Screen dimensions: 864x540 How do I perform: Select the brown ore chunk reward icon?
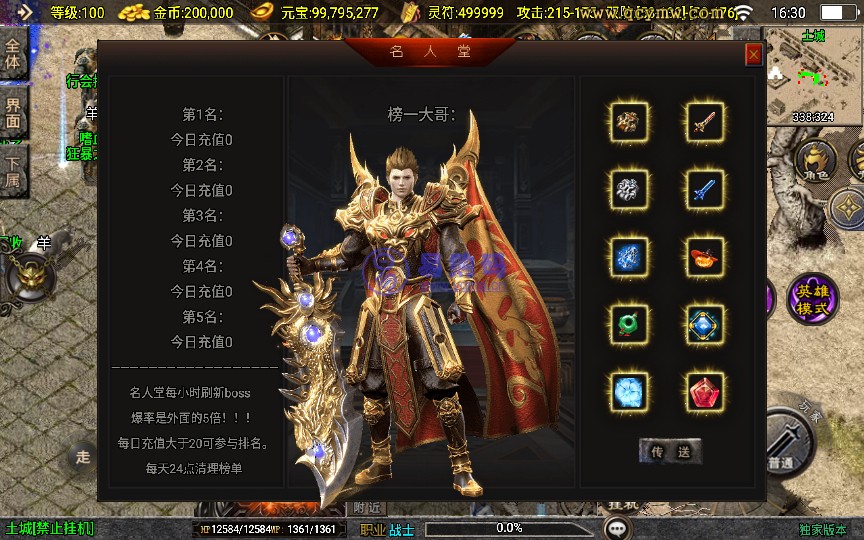coord(629,122)
